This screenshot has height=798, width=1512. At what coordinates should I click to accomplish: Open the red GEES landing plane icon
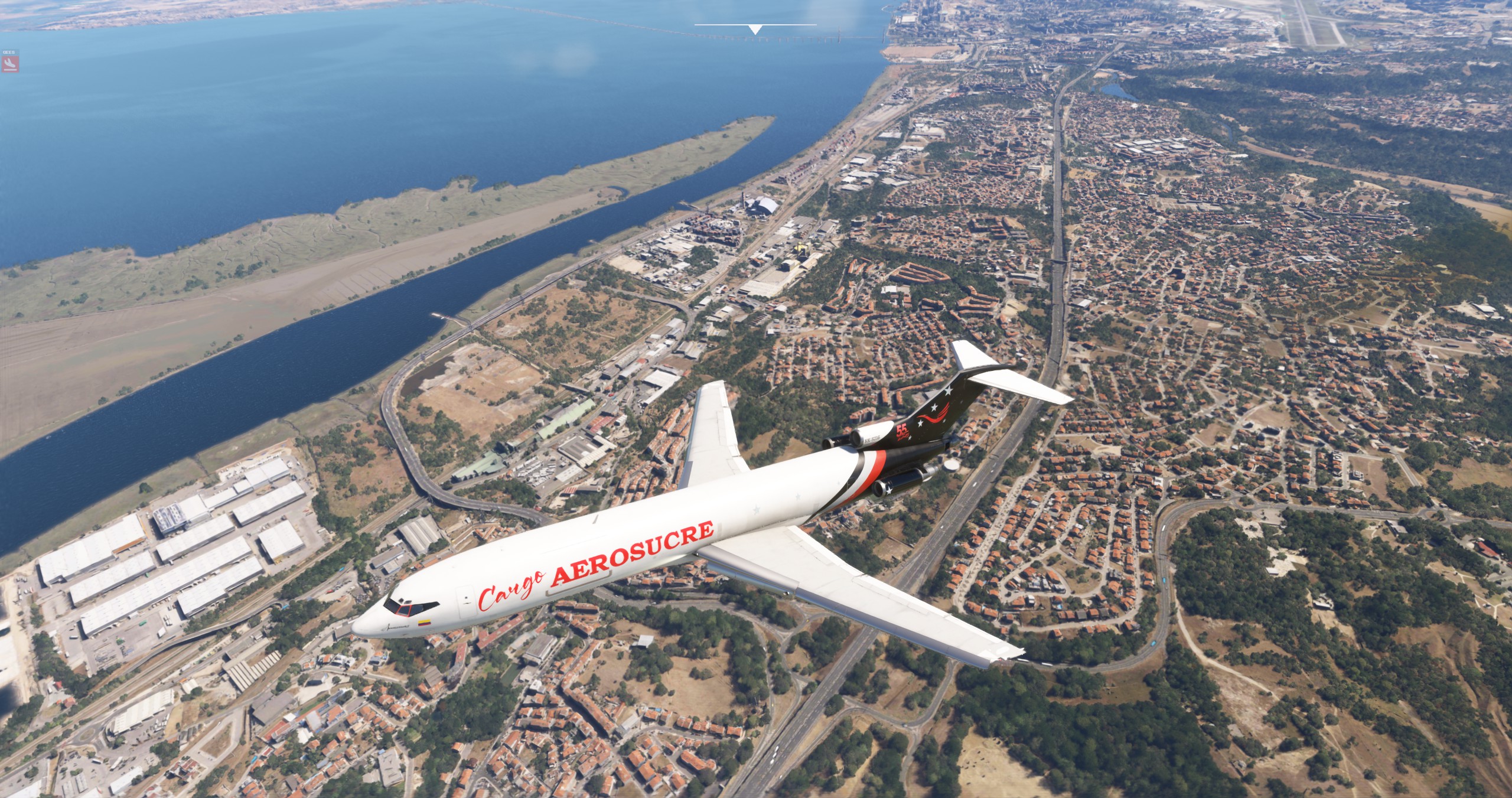point(9,62)
